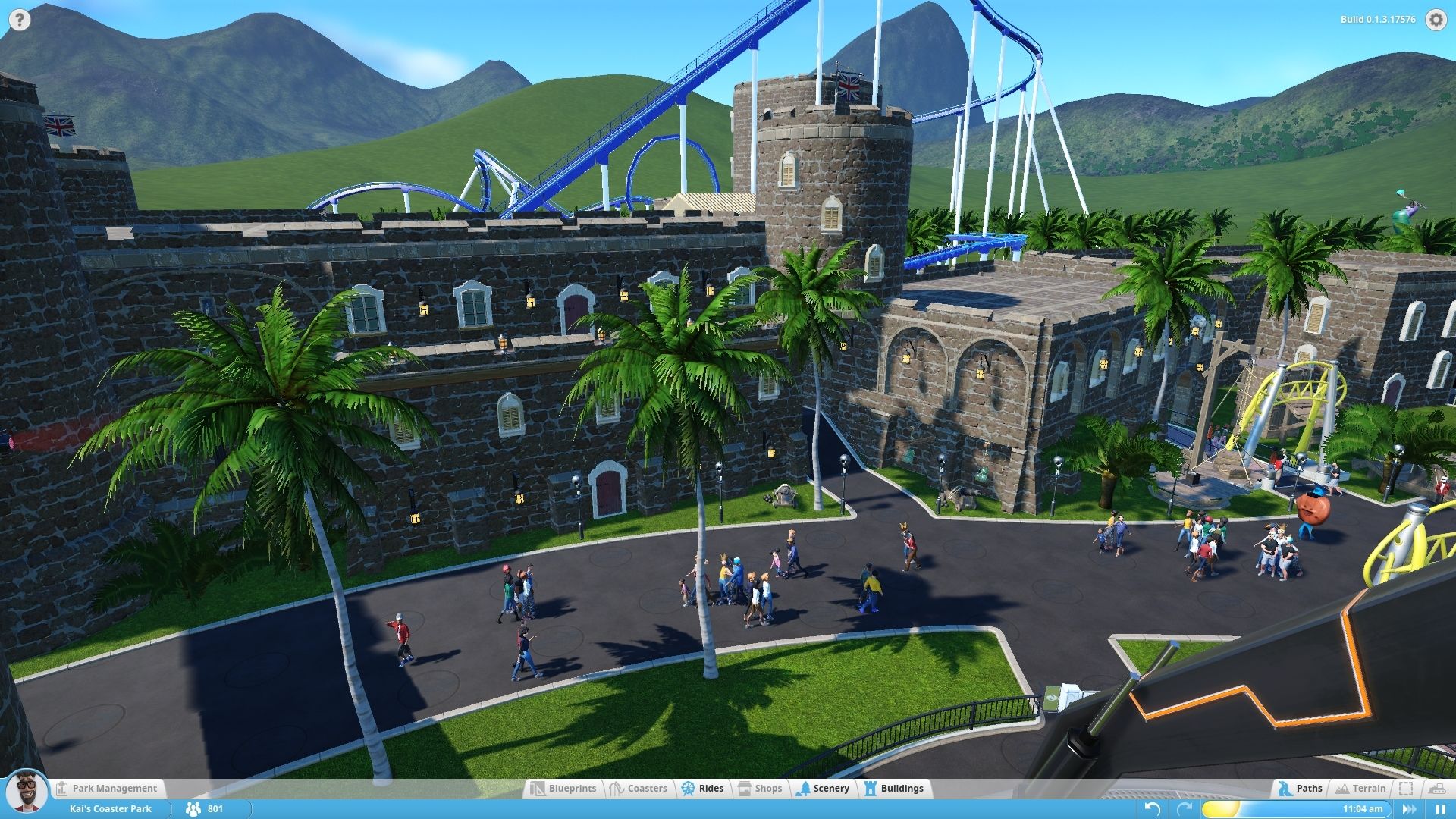Screen dimensions: 1456x819
Task: Open the Terrain editing tab
Action: point(1360,789)
